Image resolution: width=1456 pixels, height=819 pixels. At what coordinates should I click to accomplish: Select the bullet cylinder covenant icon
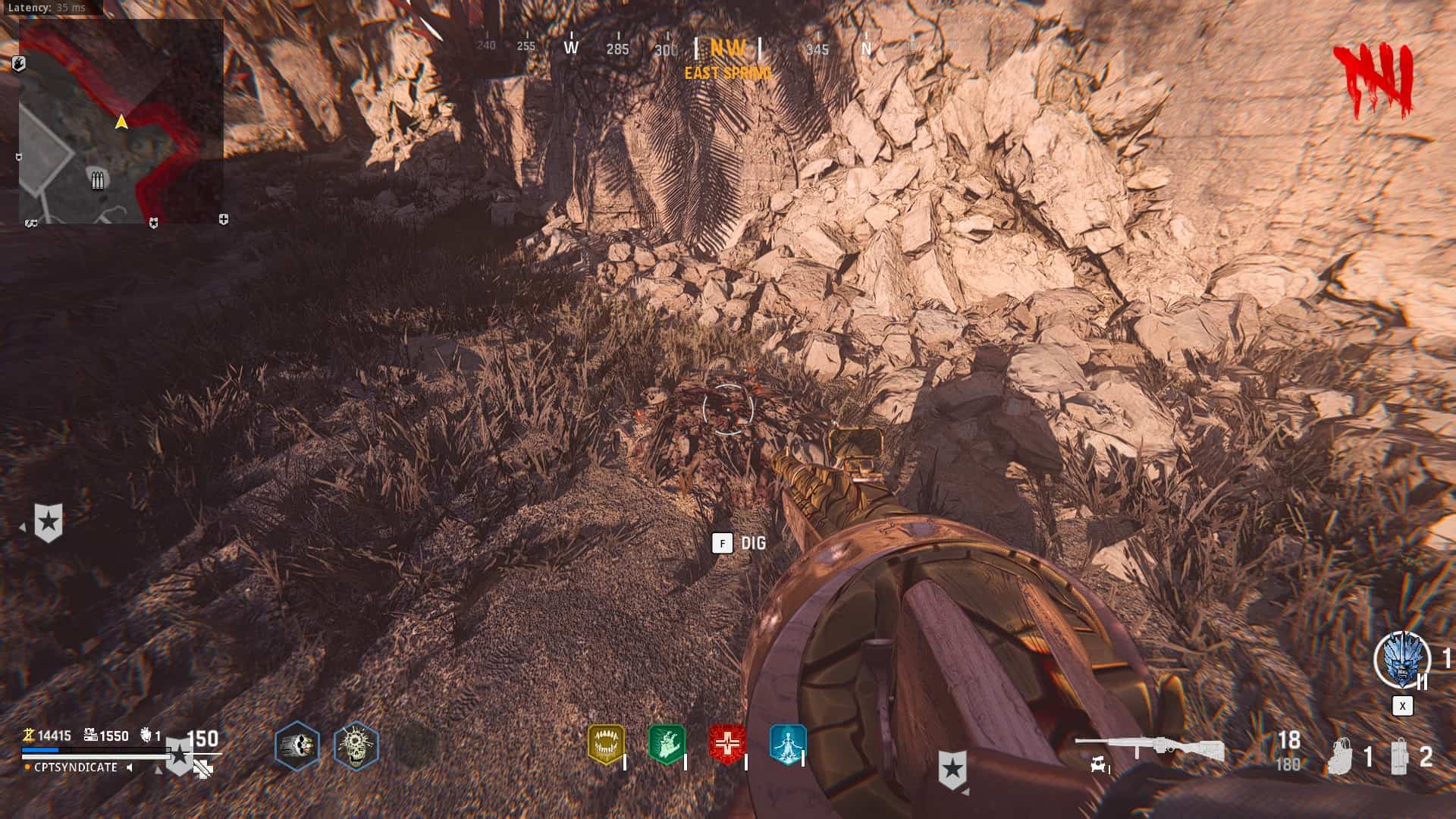(297, 745)
